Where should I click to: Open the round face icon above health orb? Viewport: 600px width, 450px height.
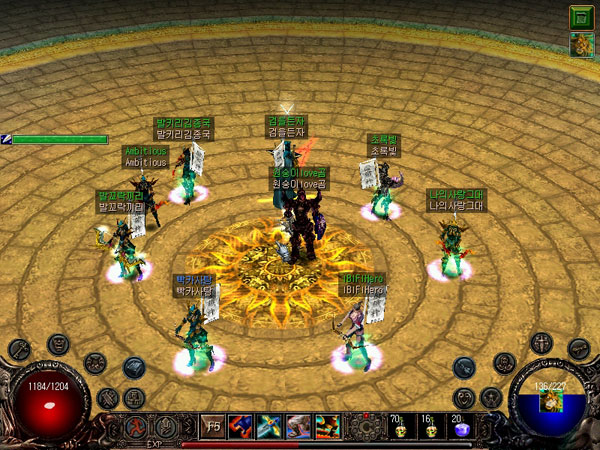point(58,345)
